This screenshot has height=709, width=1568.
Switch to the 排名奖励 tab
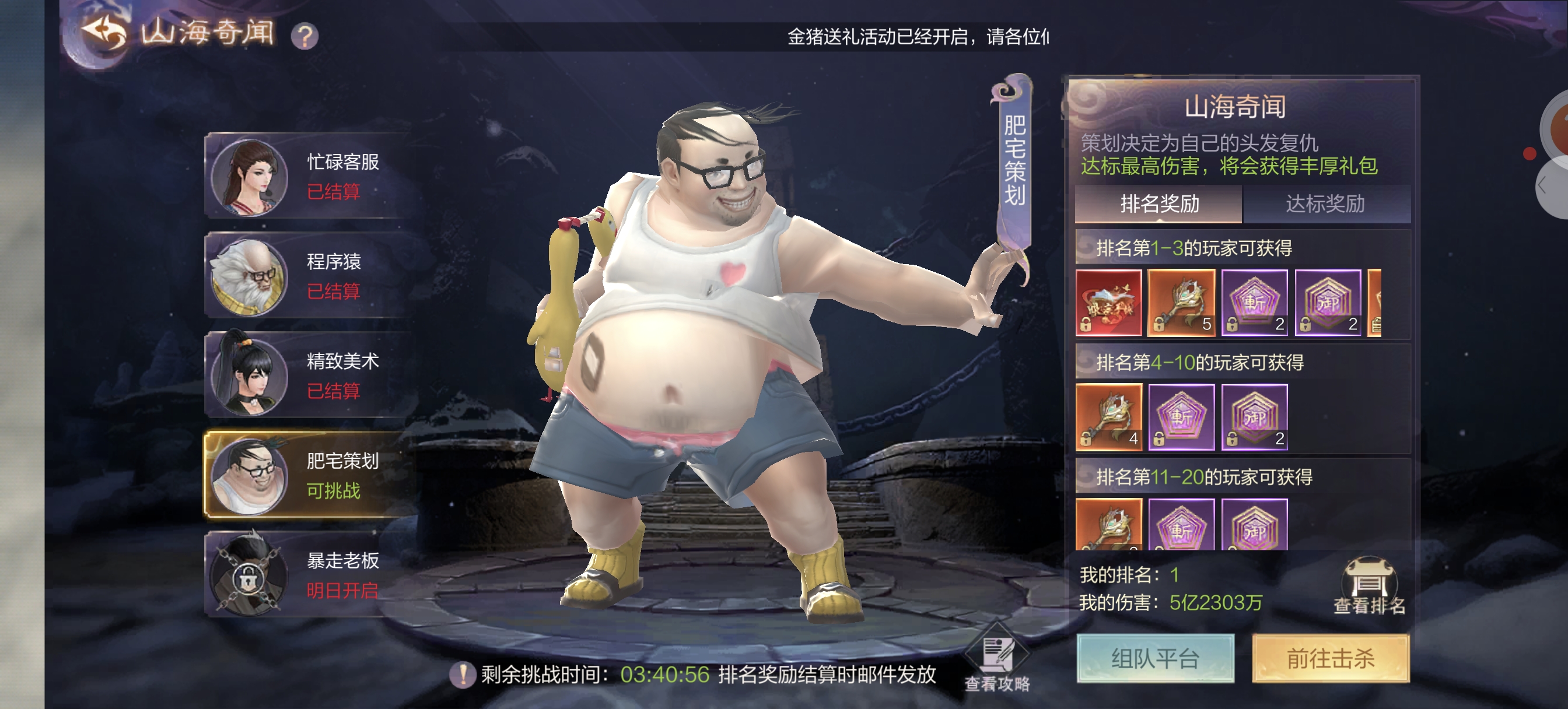point(1159,204)
